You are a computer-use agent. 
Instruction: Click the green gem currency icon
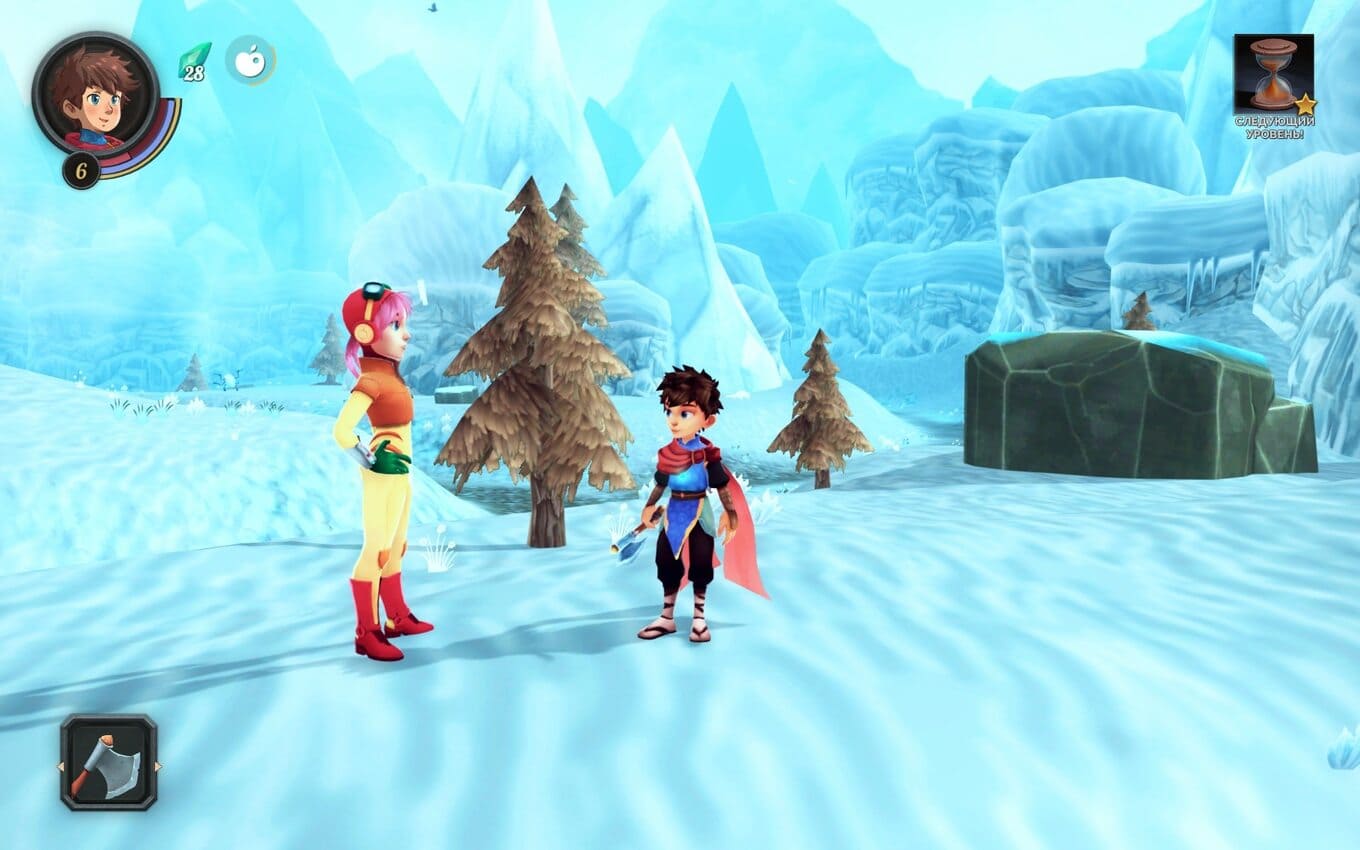pyautogui.click(x=194, y=58)
